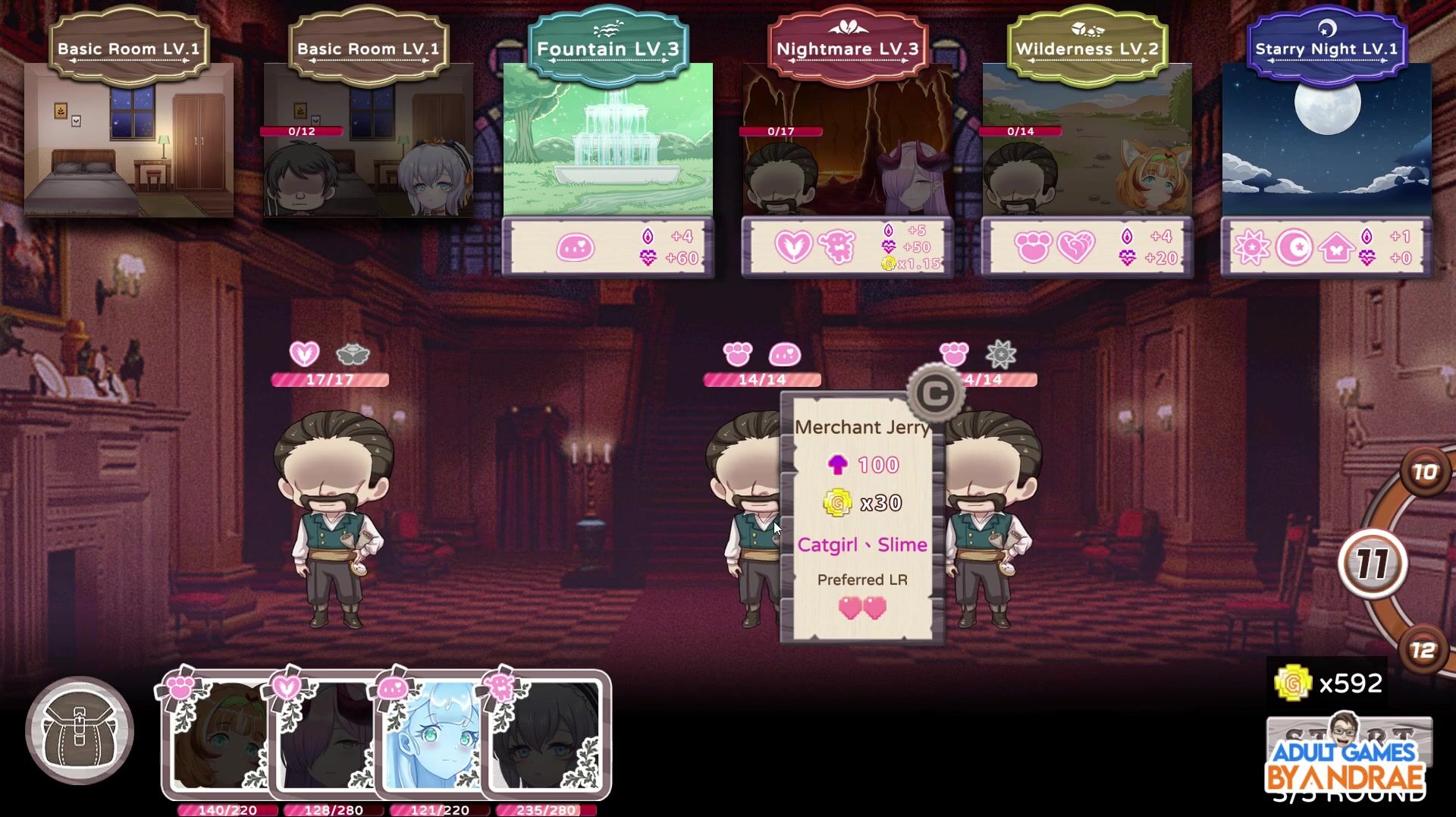Select the guest with 17/17 bar

(334, 516)
